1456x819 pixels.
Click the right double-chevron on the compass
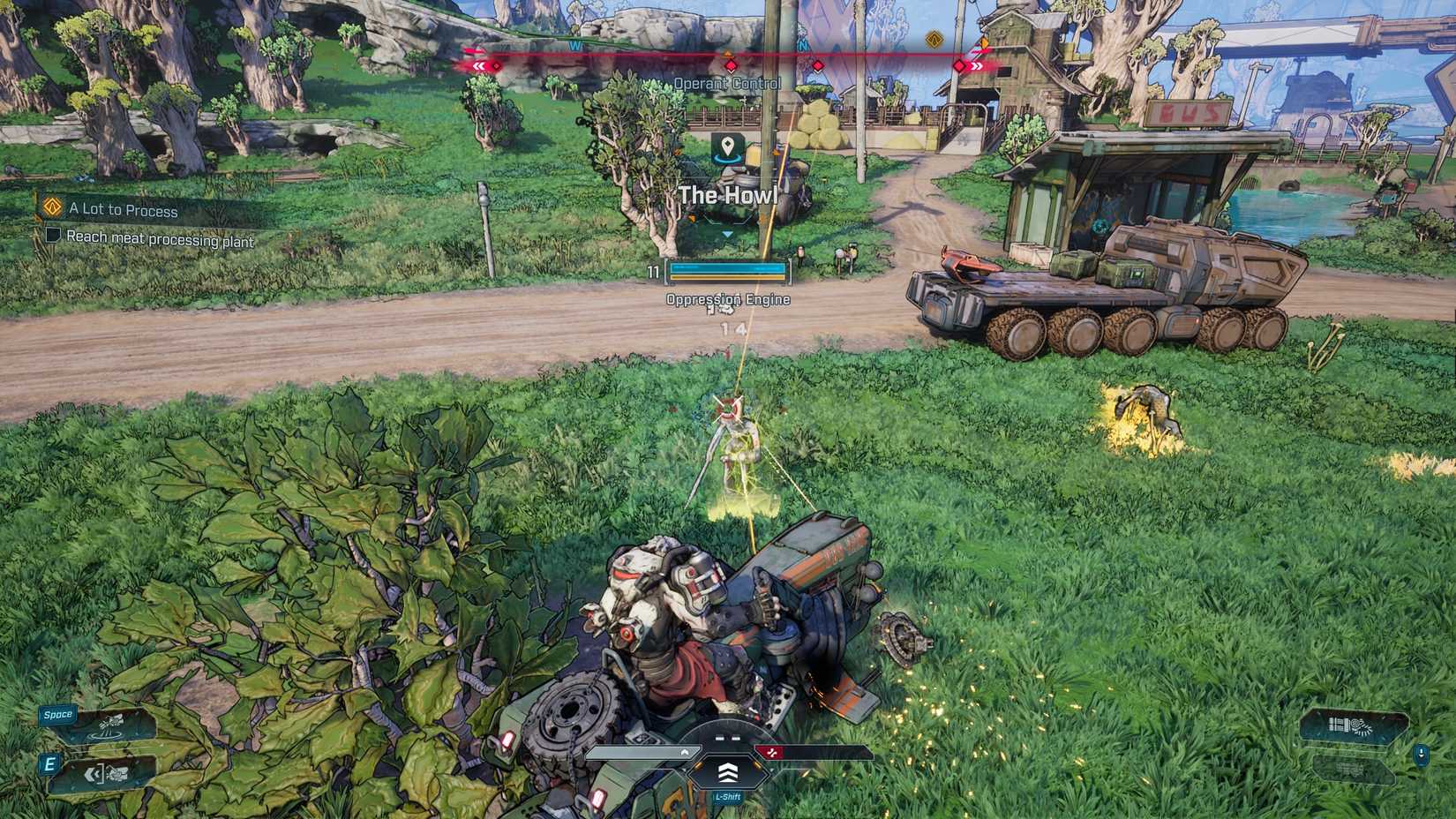point(976,64)
